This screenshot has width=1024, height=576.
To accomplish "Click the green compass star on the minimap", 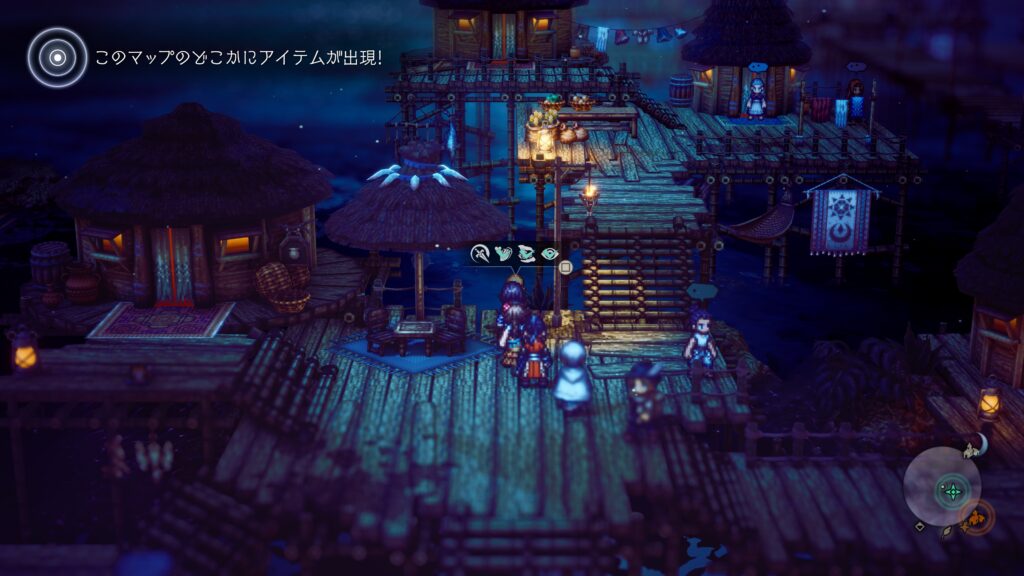I will point(952,490).
